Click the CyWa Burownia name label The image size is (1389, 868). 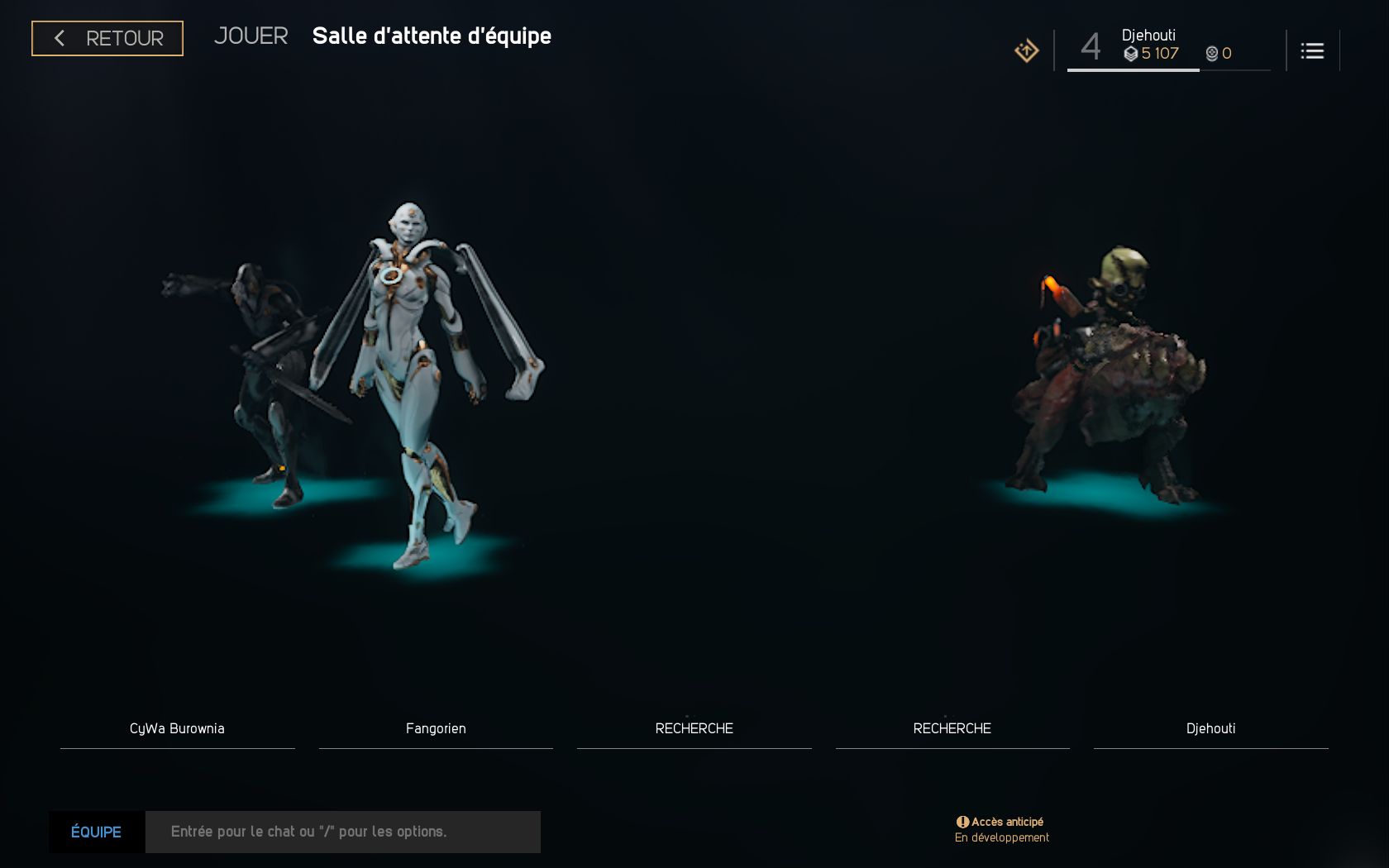(x=177, y=728)
